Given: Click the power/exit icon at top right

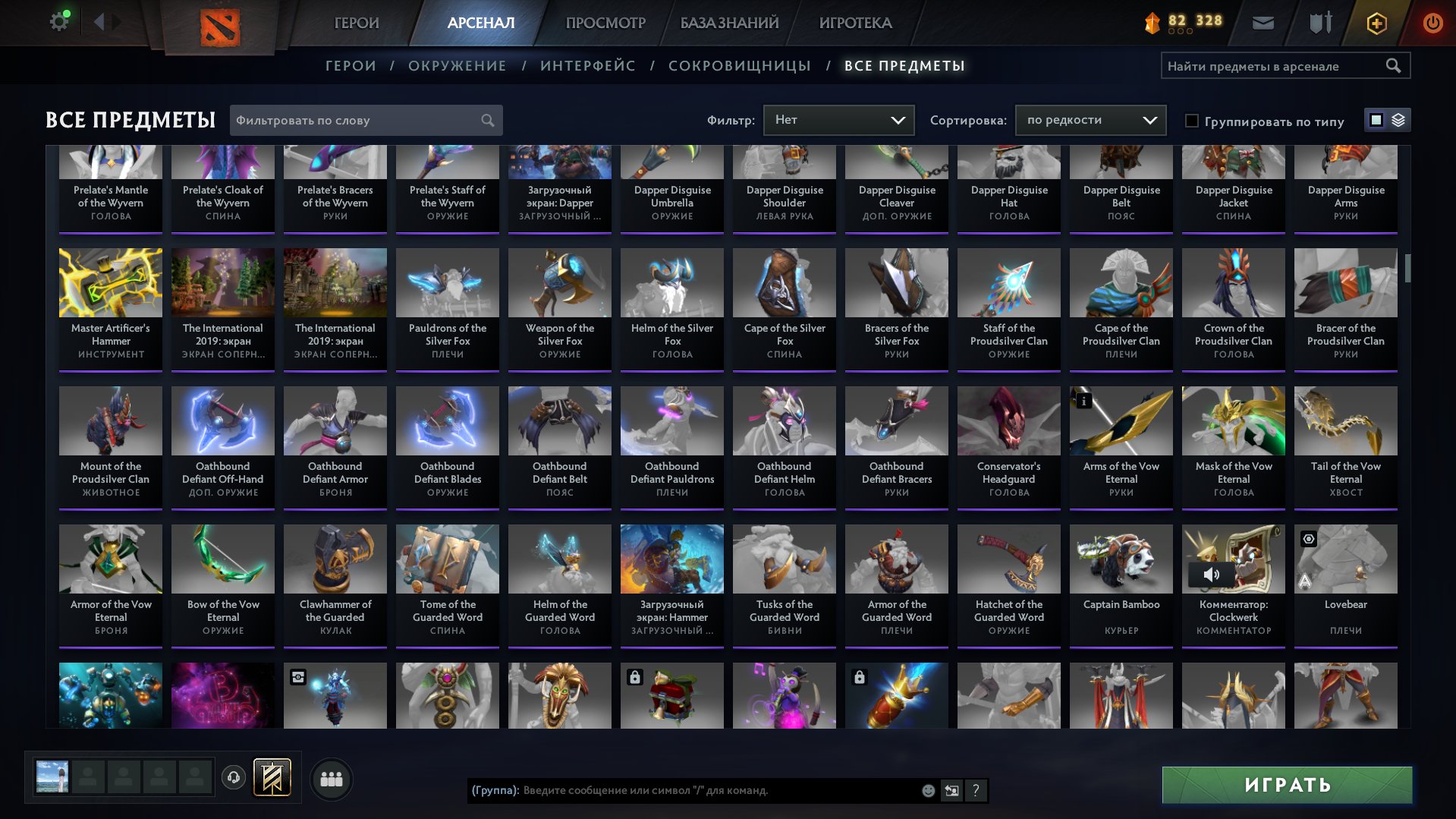Looking at the screenshot, I should click(1432, 23).
